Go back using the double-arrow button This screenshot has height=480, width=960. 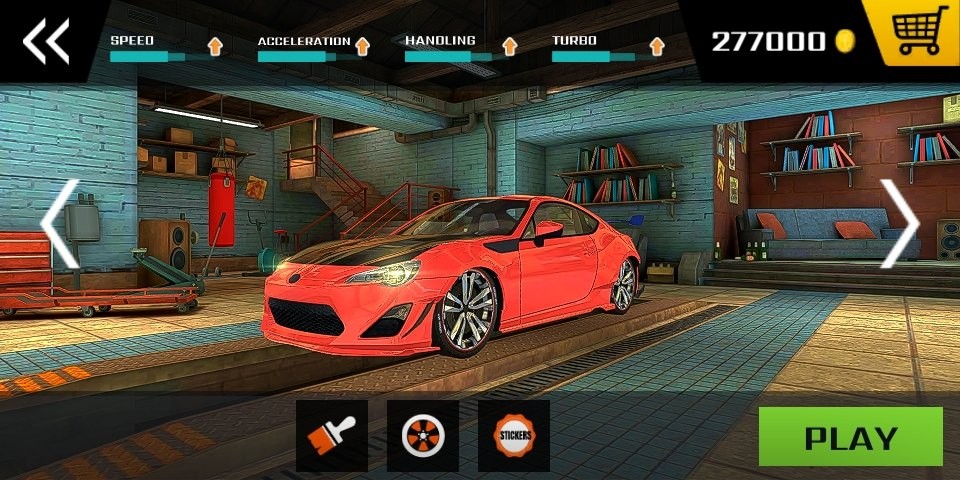46,41
